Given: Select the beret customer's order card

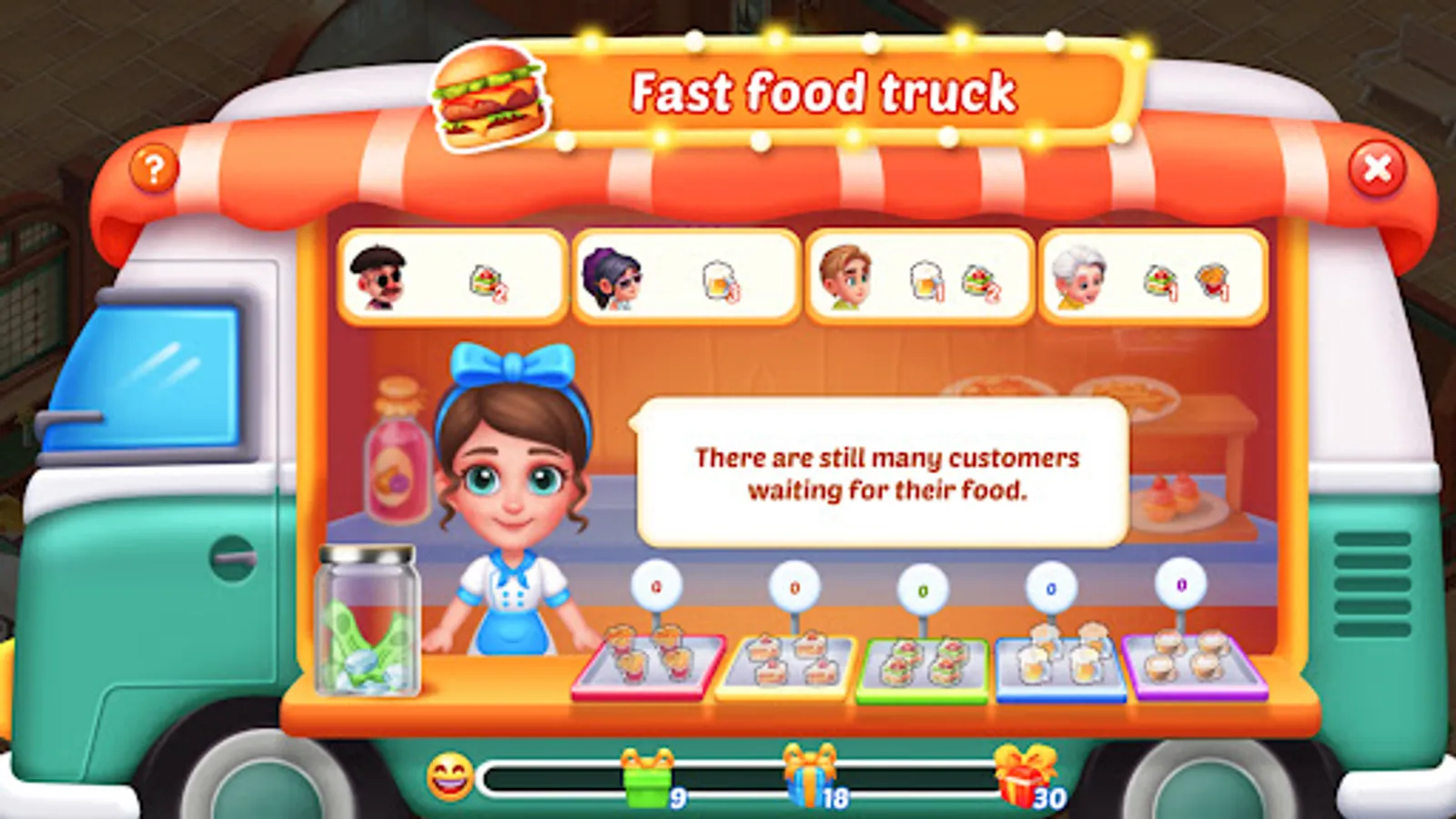Looking at the screenshot, I should [449, 278].
